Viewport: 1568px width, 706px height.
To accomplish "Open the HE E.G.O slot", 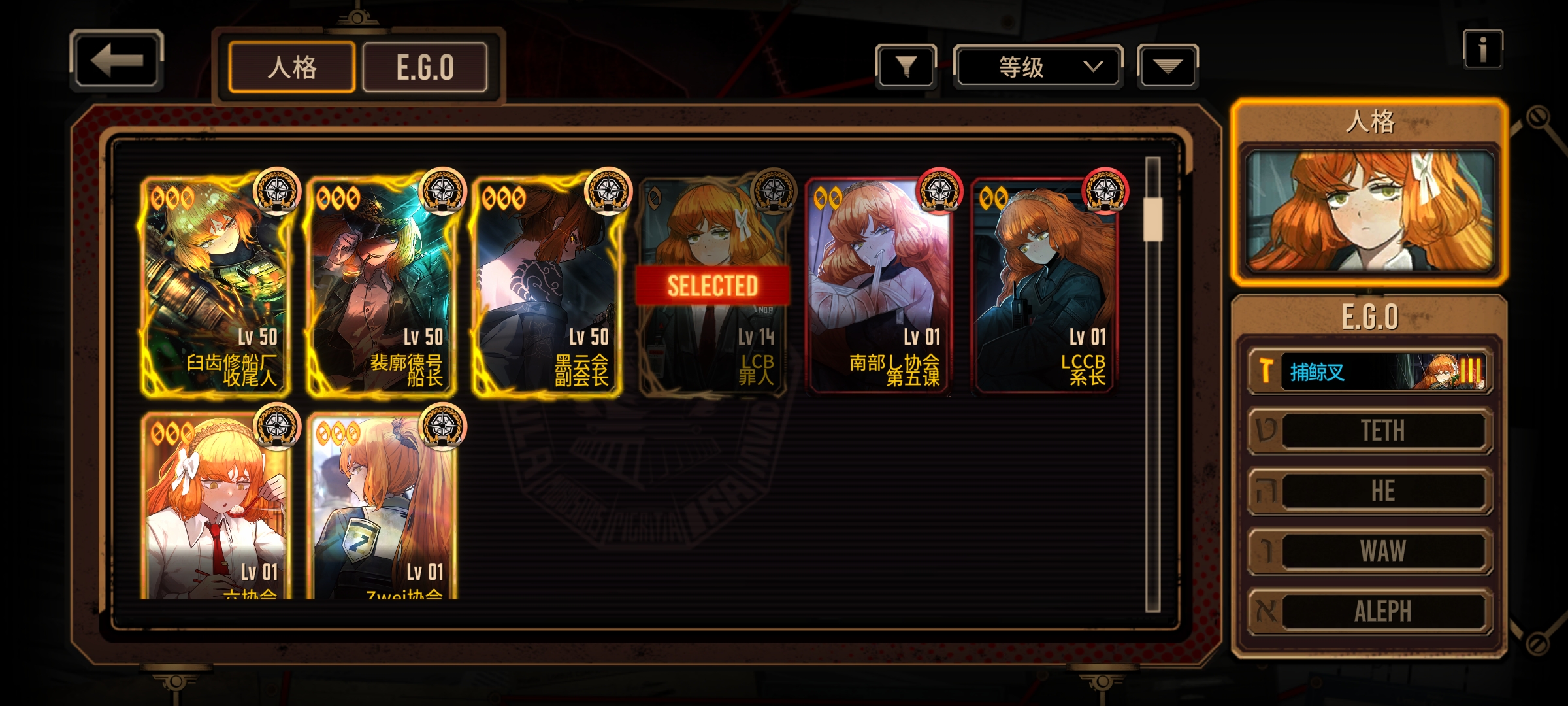I will click(x=1370, y=491).
